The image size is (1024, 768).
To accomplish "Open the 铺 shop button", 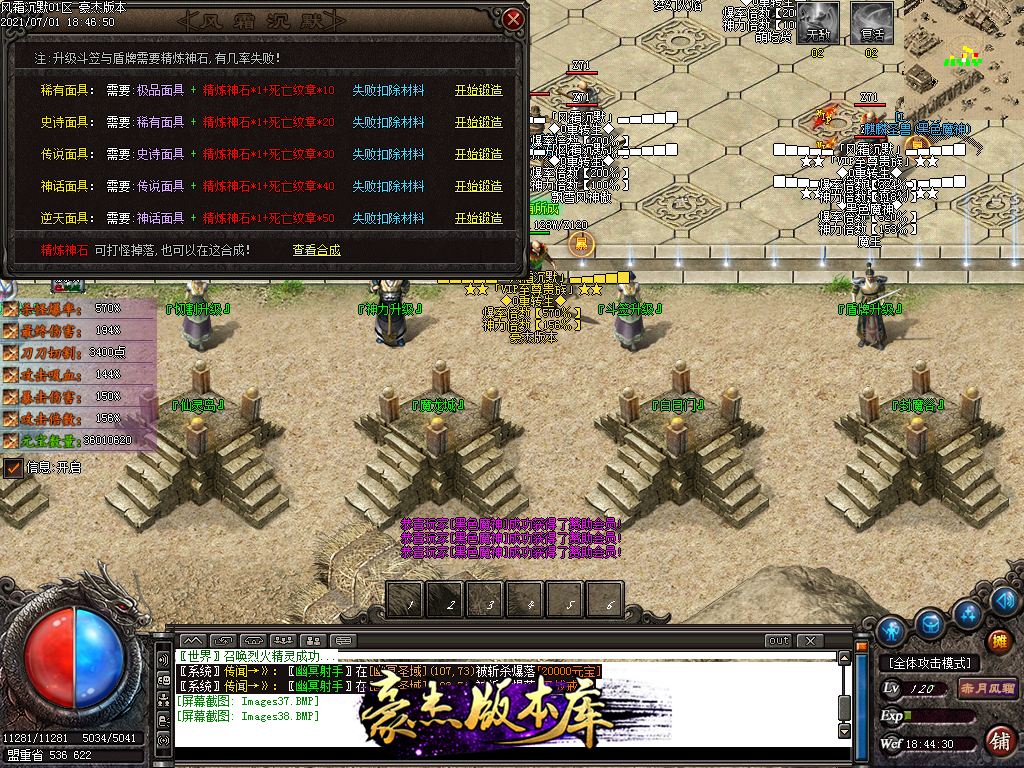I will pos(998,741).
